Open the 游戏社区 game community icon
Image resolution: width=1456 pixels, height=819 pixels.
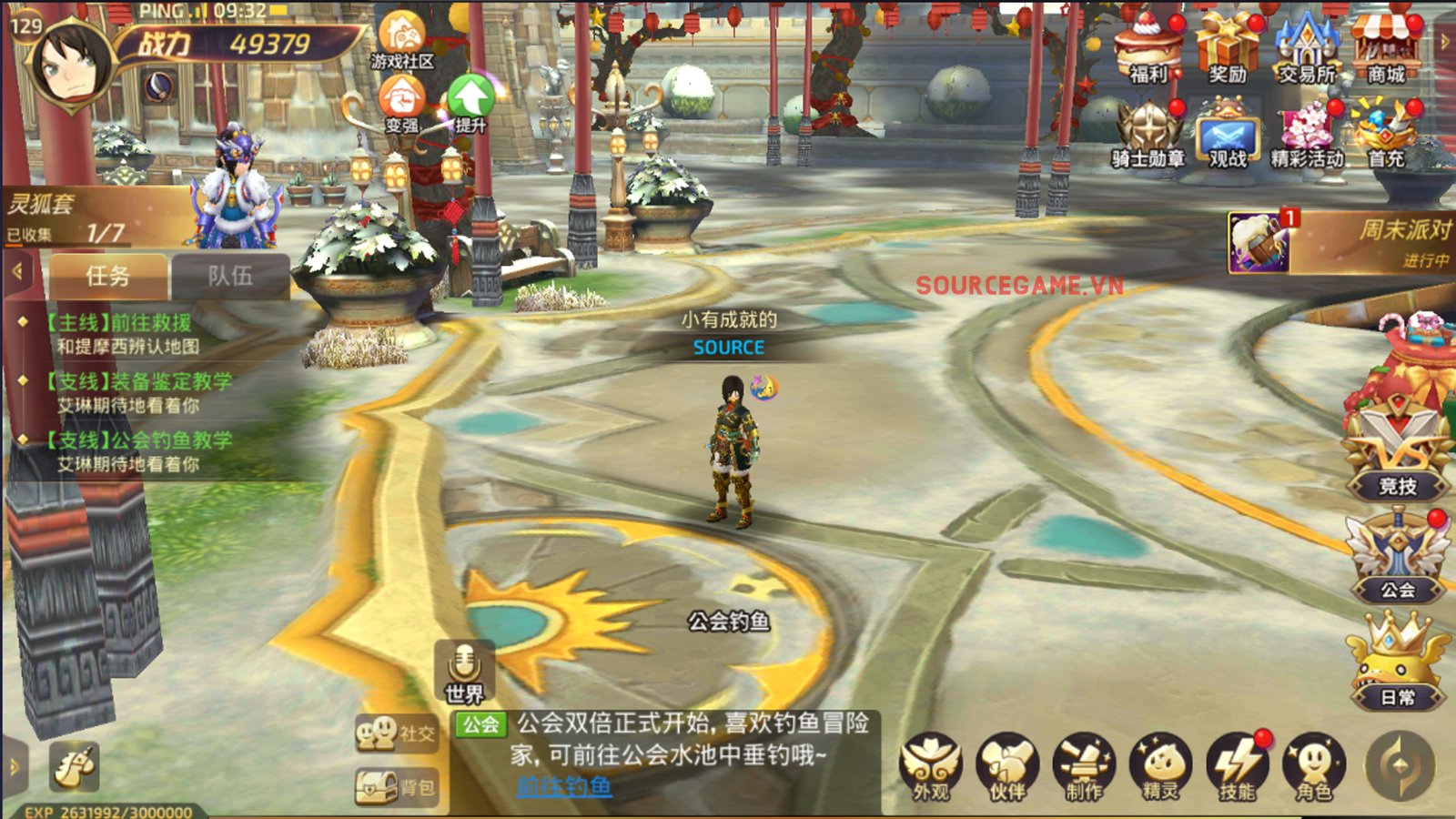pos(401,41)
